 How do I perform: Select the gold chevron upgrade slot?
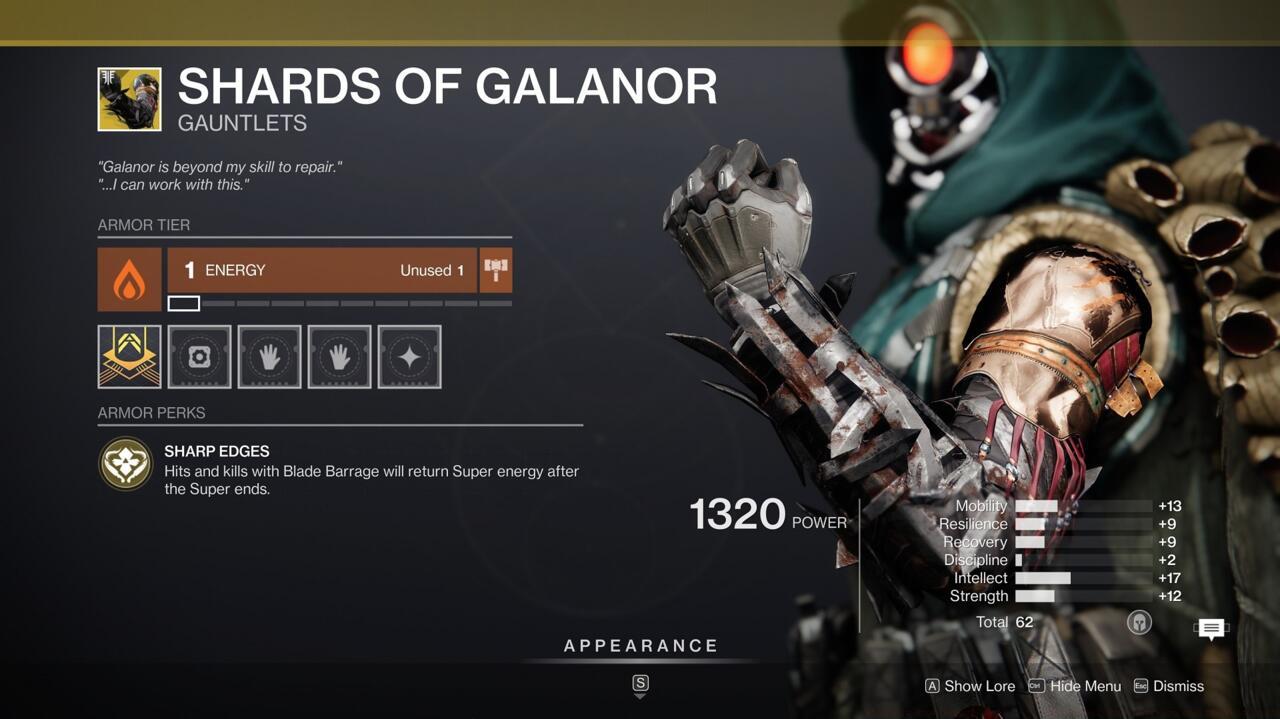[x=129, y=356]
